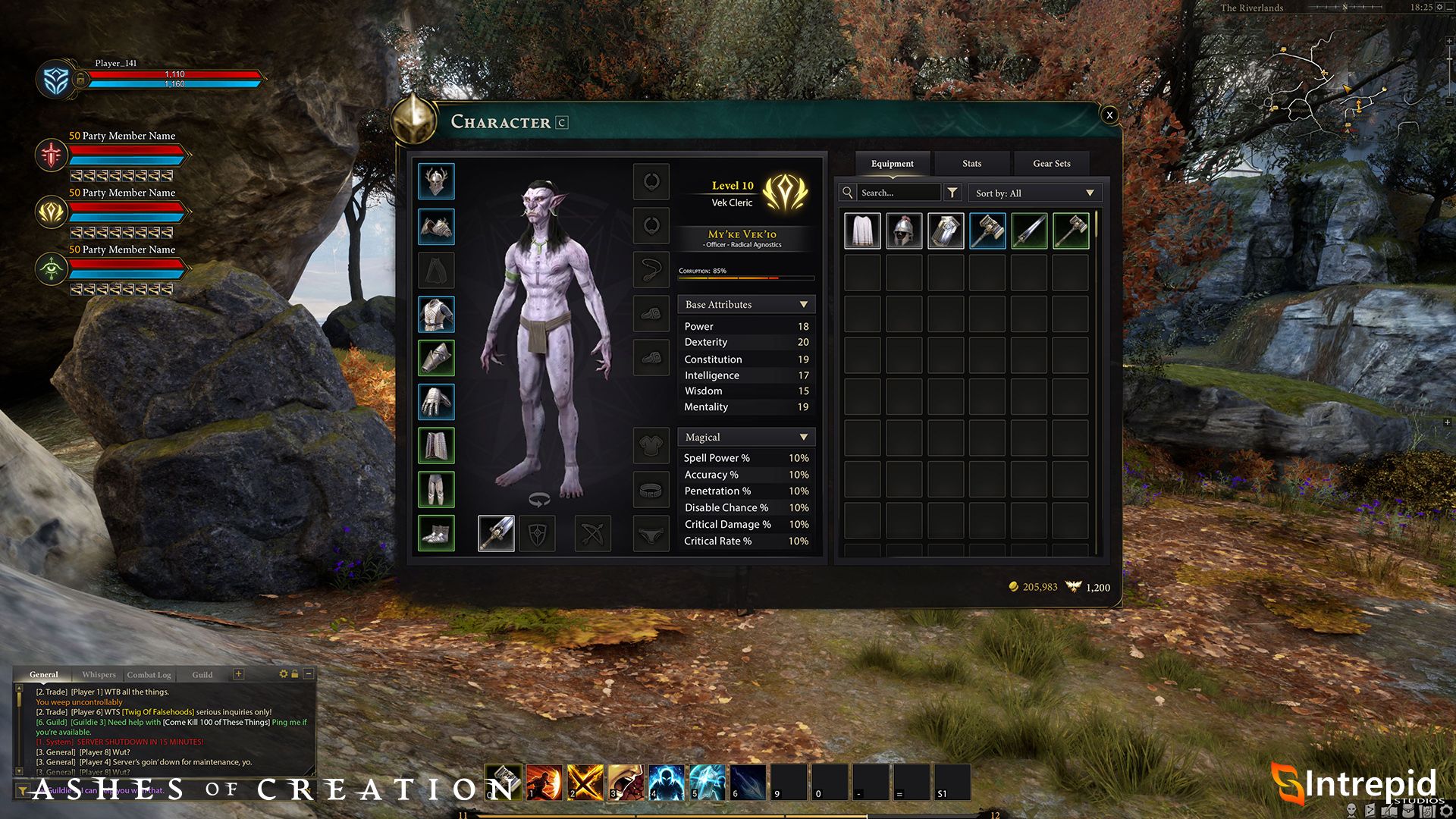Viewport: 1456px width, 819px height.
Task: Select the equipped gauntlets slot
Action: pos(436,402)
